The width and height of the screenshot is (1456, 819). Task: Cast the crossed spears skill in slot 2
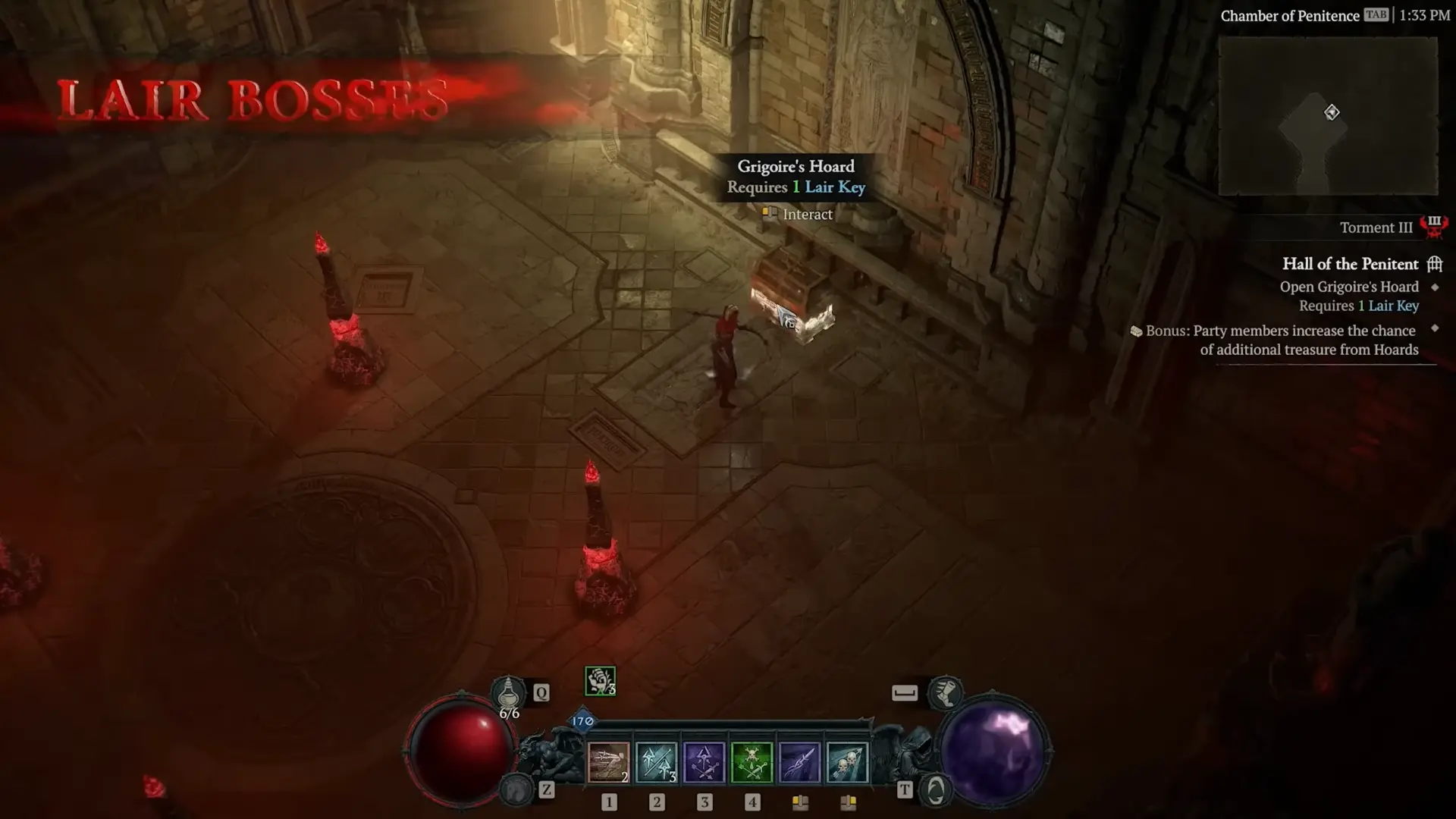(657, 762)
